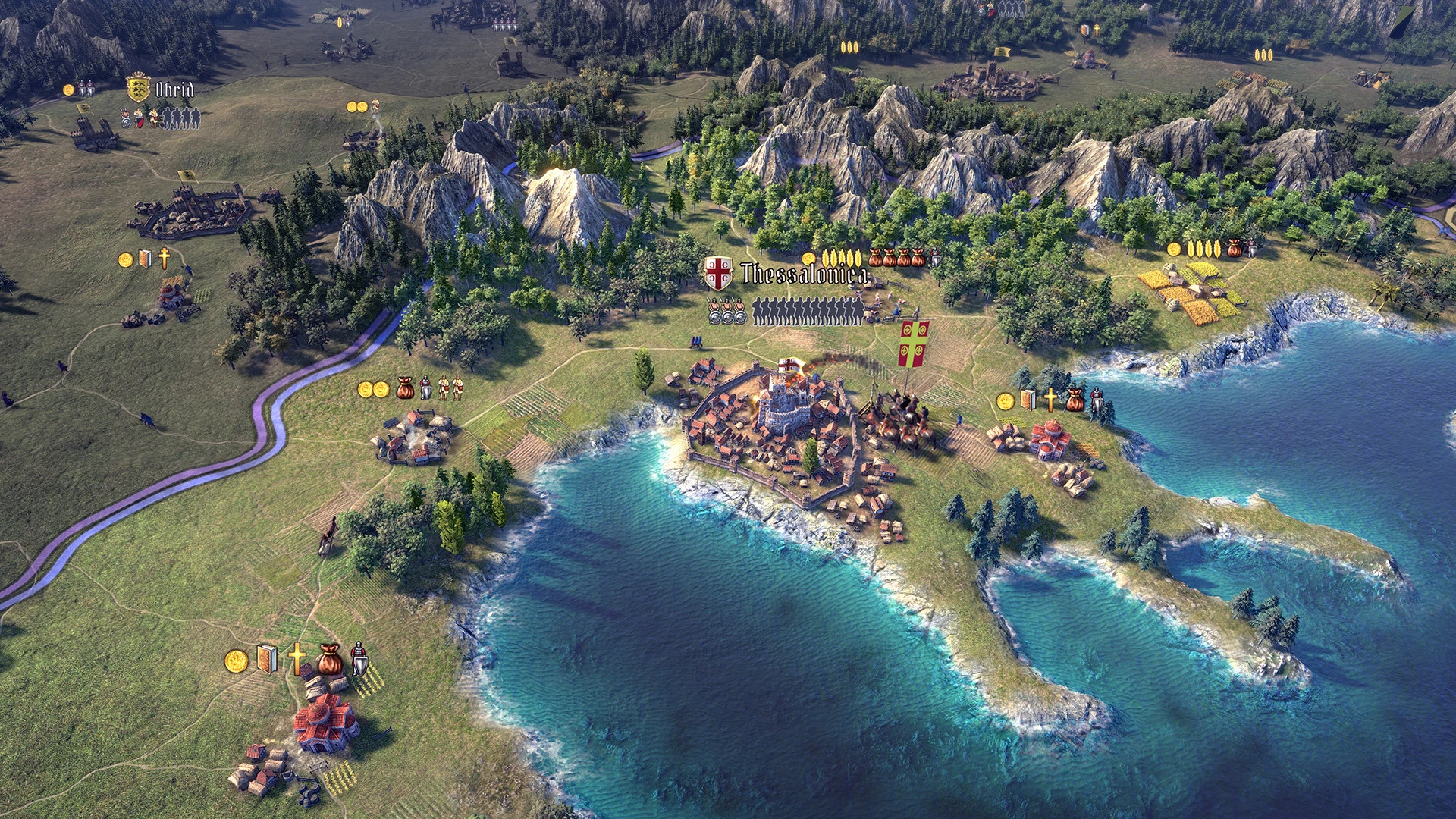Select the Thessalonica coat of arms shield
The image size is (1456, 819).
pos(718,273)
